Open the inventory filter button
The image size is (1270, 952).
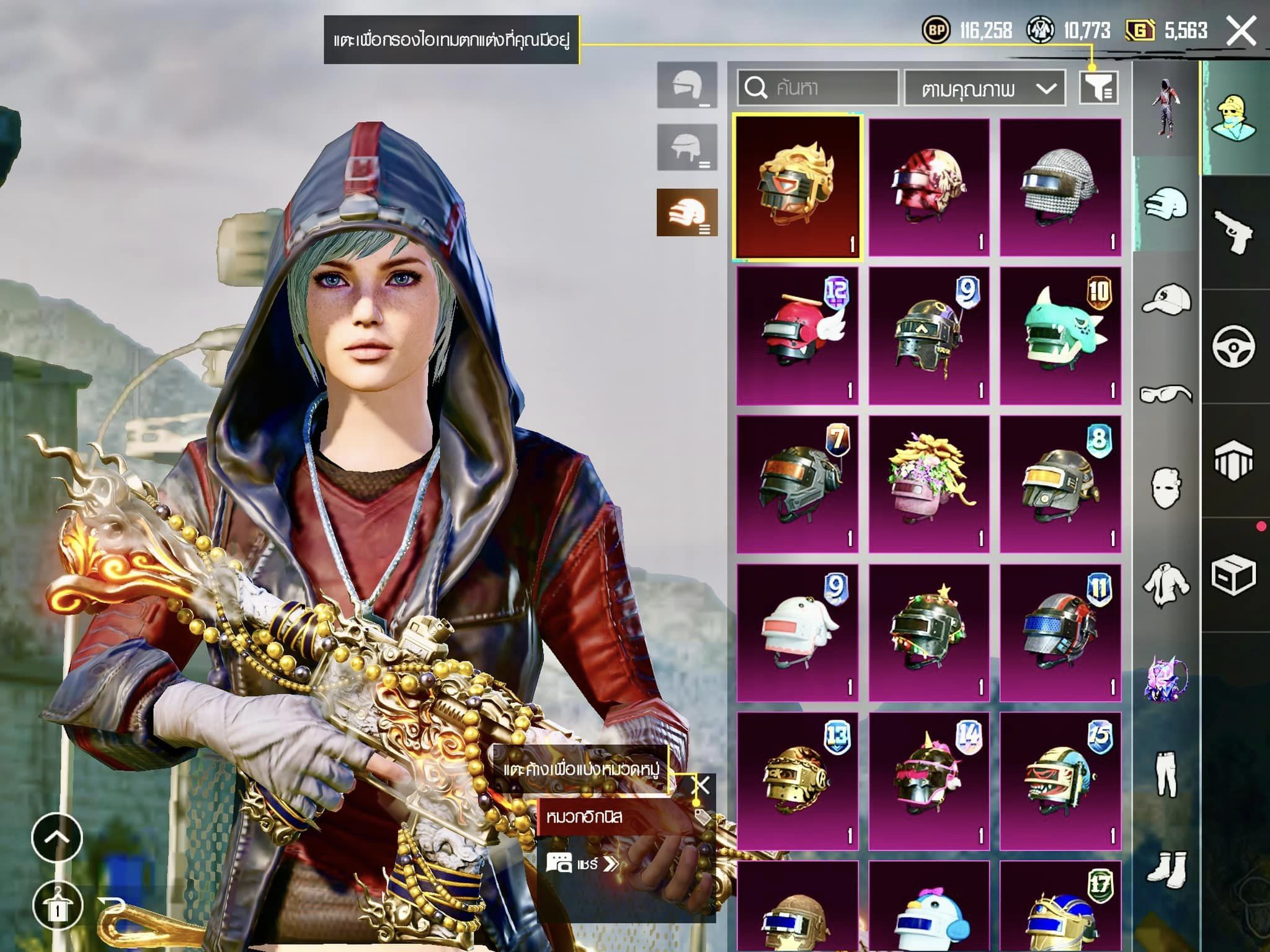(1099, 87)
